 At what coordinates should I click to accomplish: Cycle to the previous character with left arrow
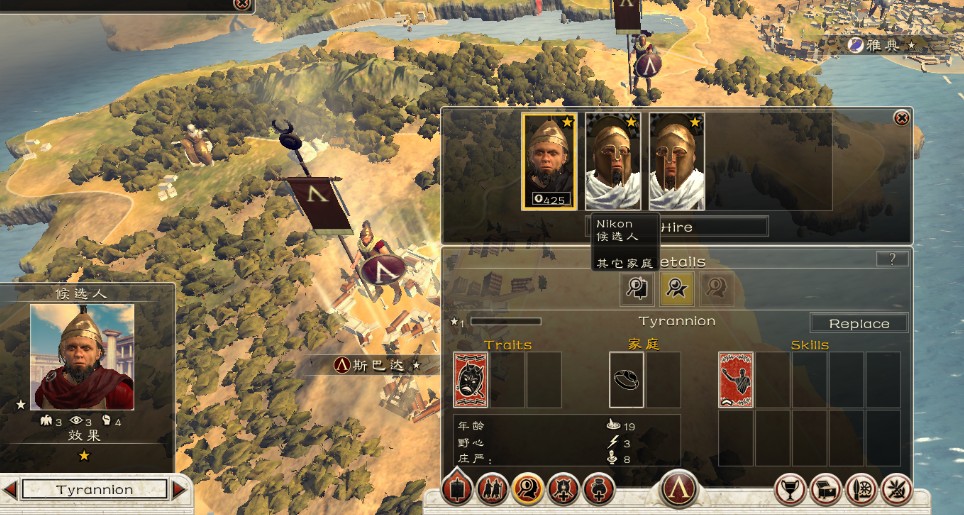pyautogui.click(x=10, y=490)
